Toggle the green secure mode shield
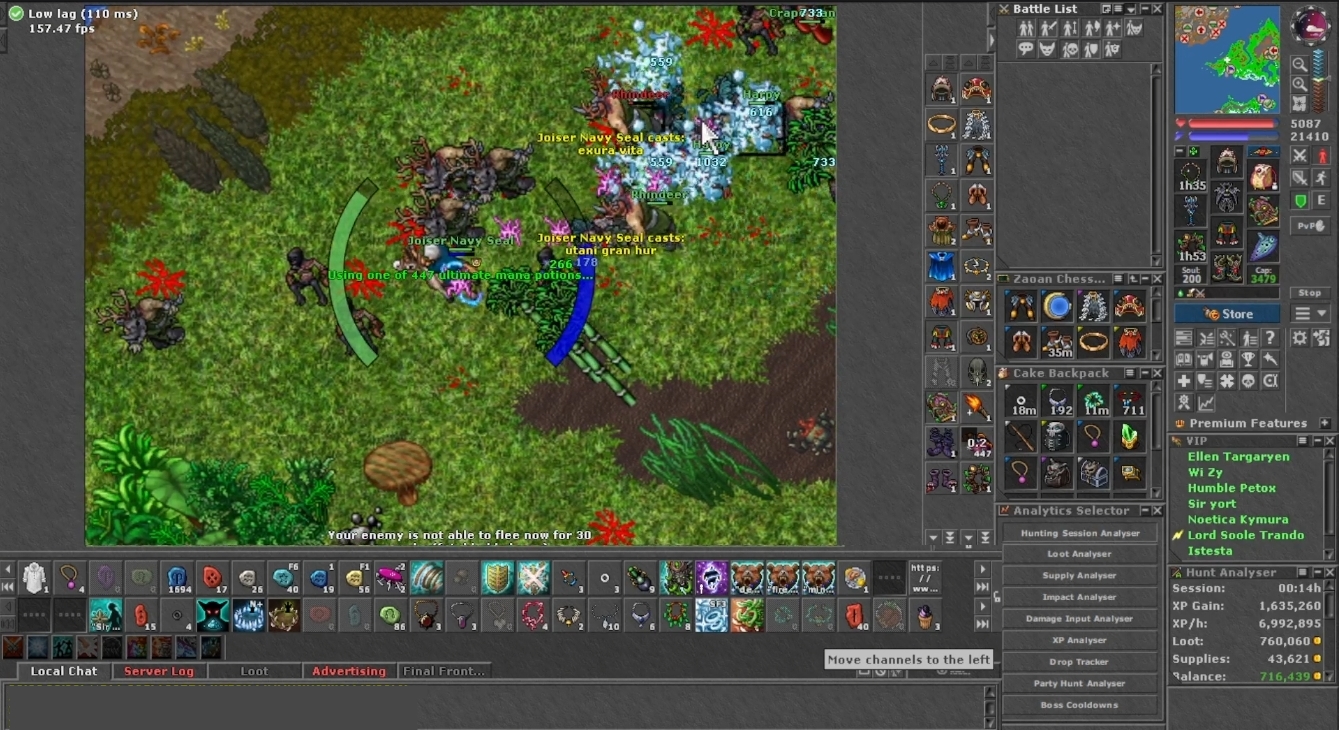Viewport: 1339px width, 730px height. pyautogui.click(x=1301, y=199)
